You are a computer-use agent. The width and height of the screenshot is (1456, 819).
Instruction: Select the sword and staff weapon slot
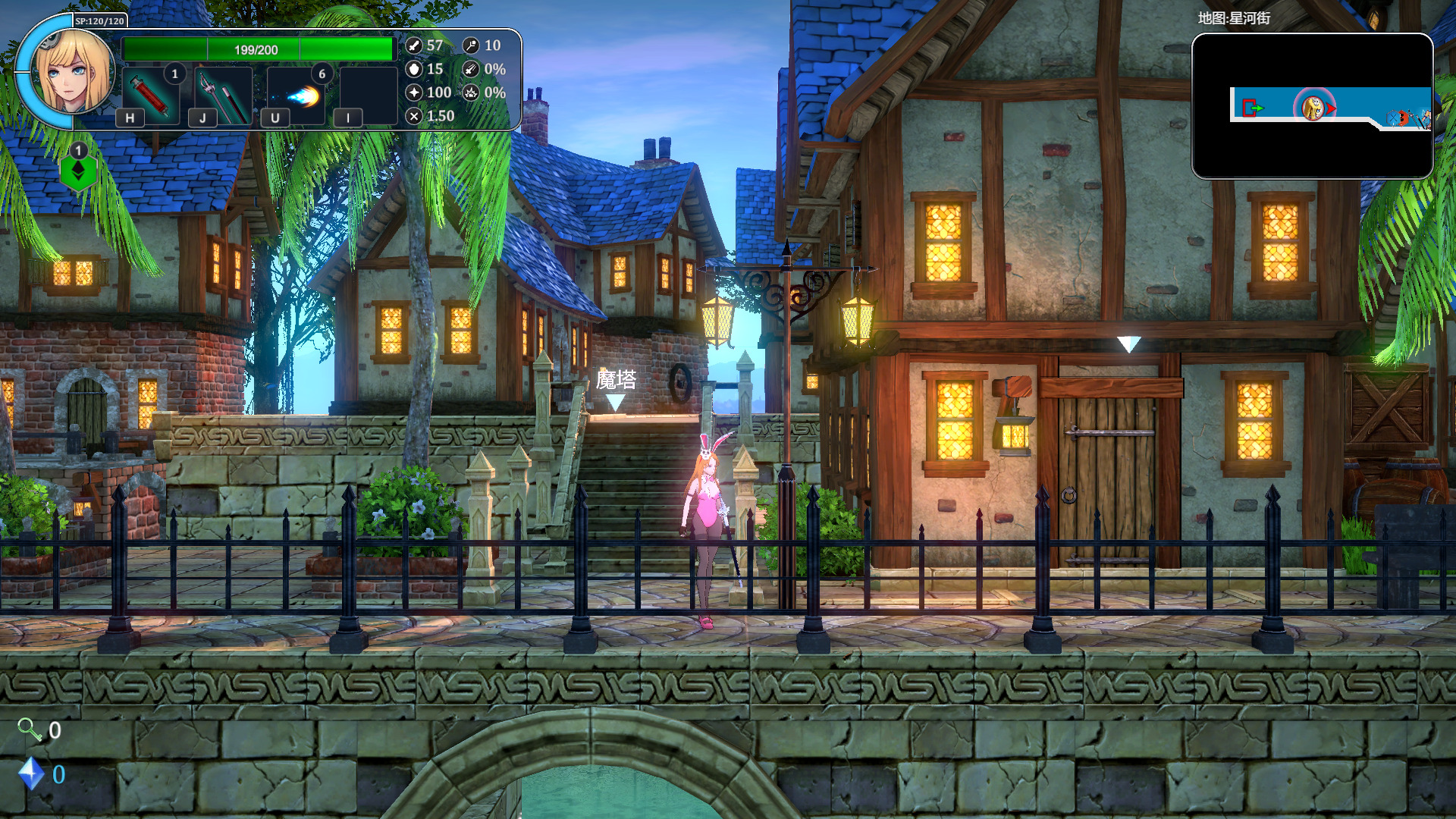[x=223, y=96]
